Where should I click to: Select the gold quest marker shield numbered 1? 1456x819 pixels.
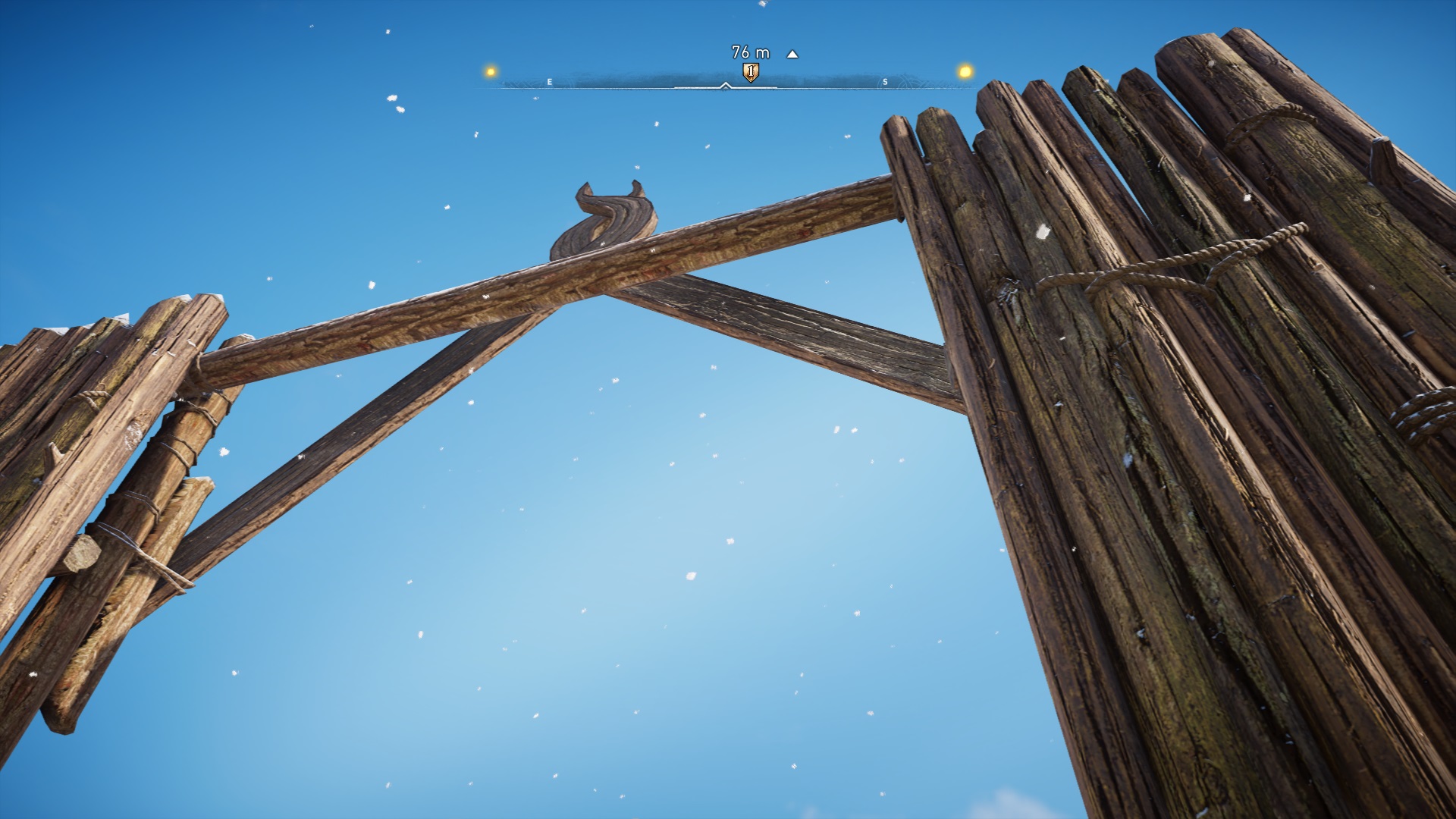[750, 72]
